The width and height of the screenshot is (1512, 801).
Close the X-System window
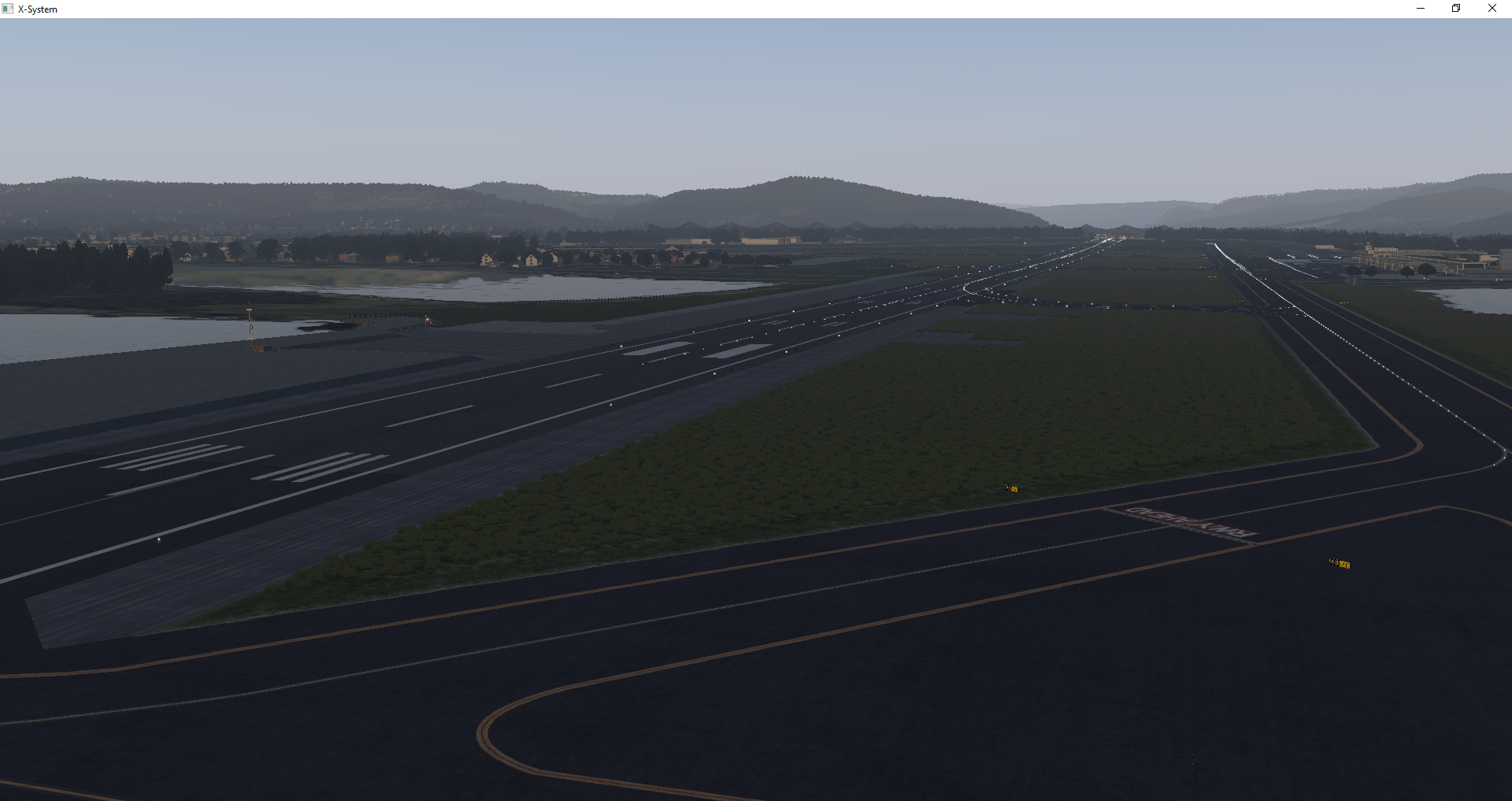click(1492, 8)
